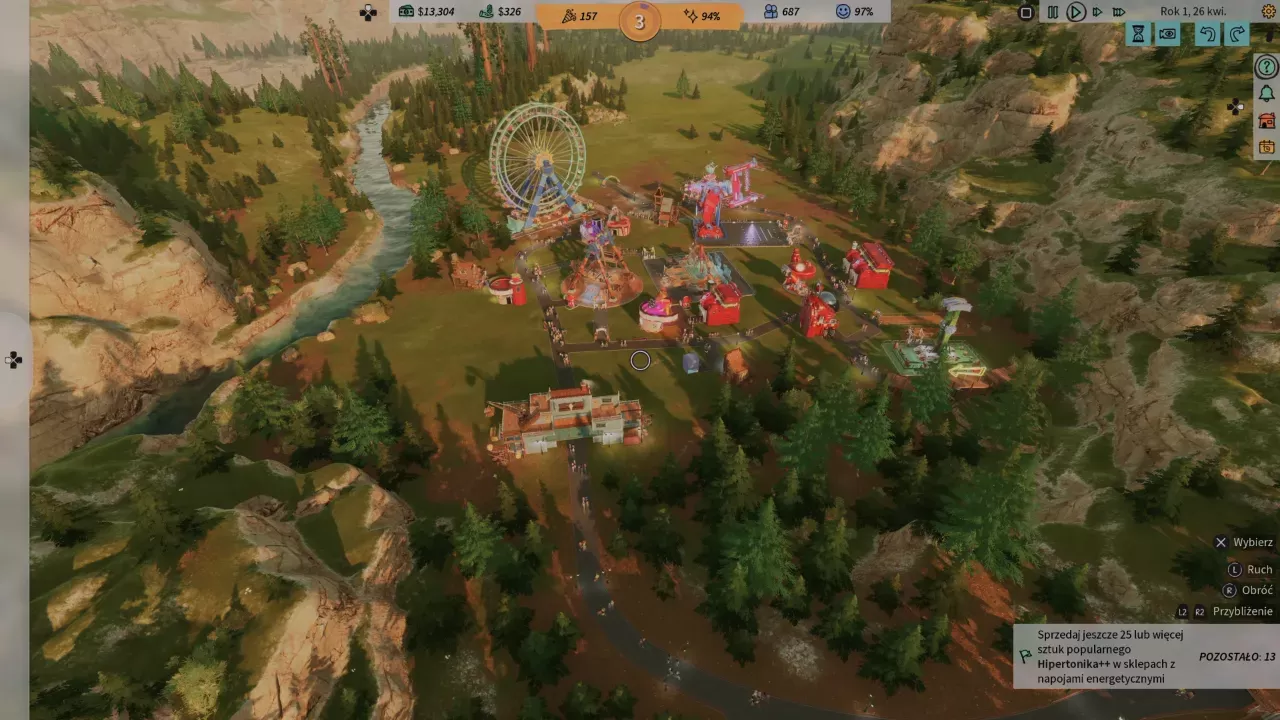Image resolution: width=1280 pixels, height=720 pixels.
Task: Click the hourglass tool button
Action: point(1137,34)
